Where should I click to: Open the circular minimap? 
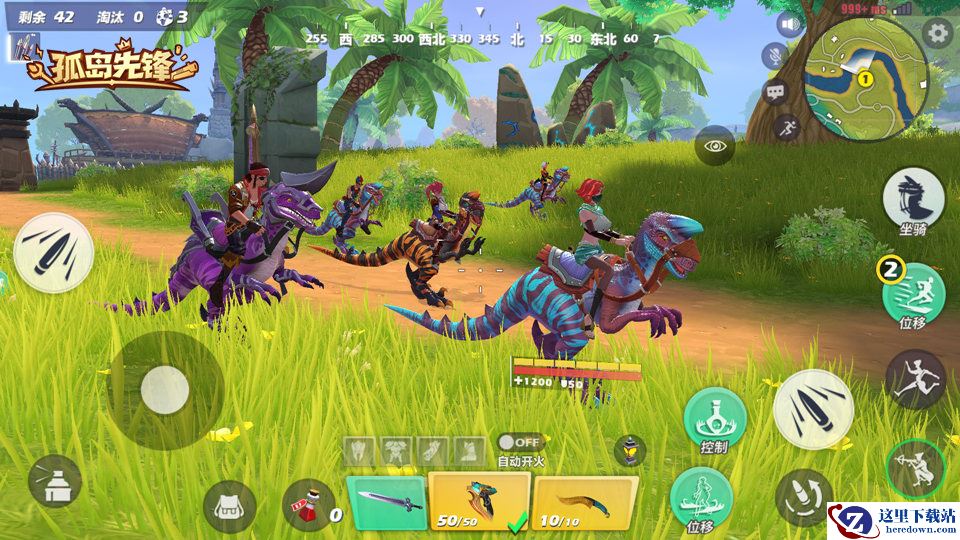(866, 67)
